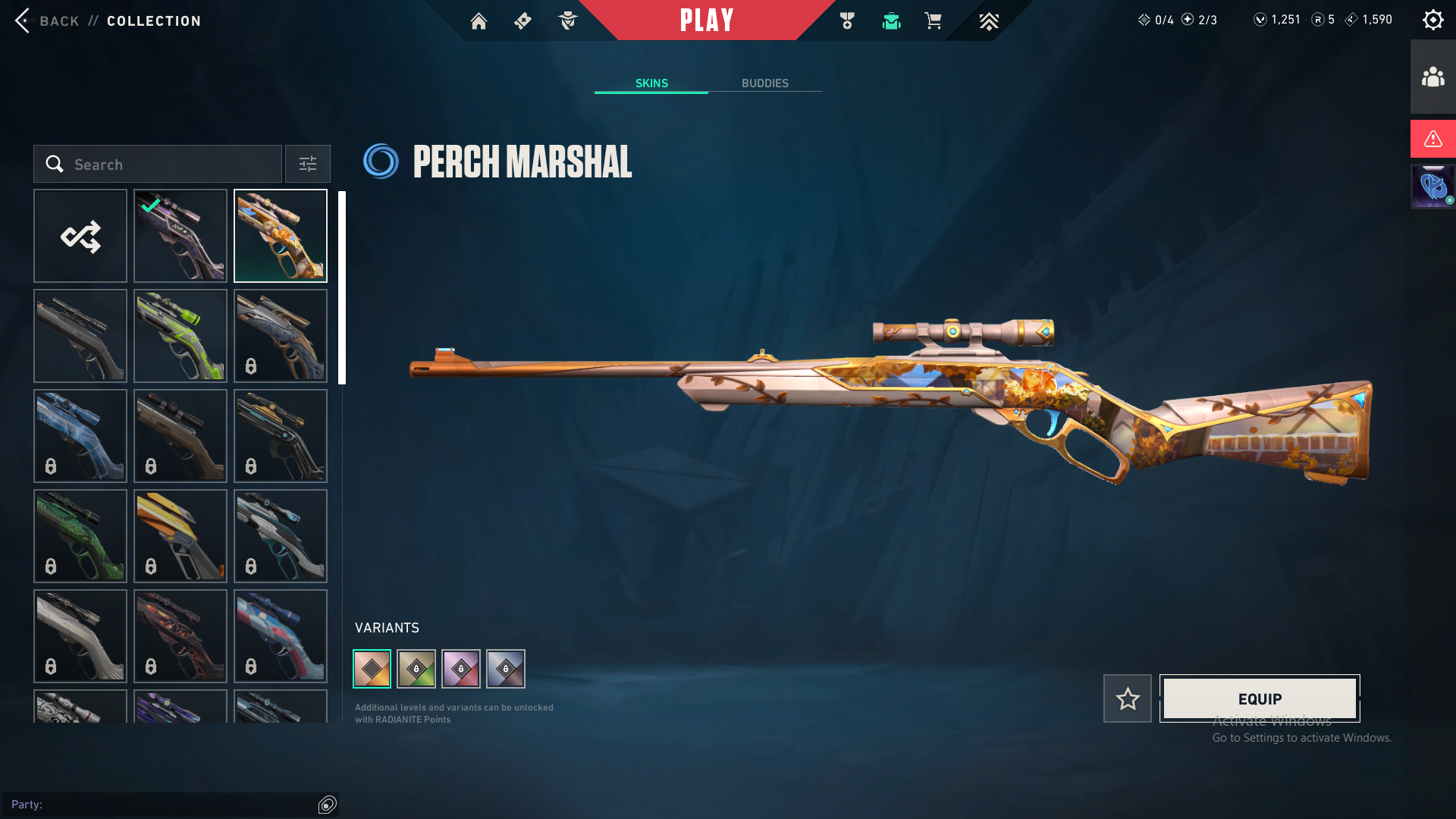Pick the green neon Marshal skin
Image resolution: width=1456 pixels, height=819 pixels.
click(x=180, y=336)
